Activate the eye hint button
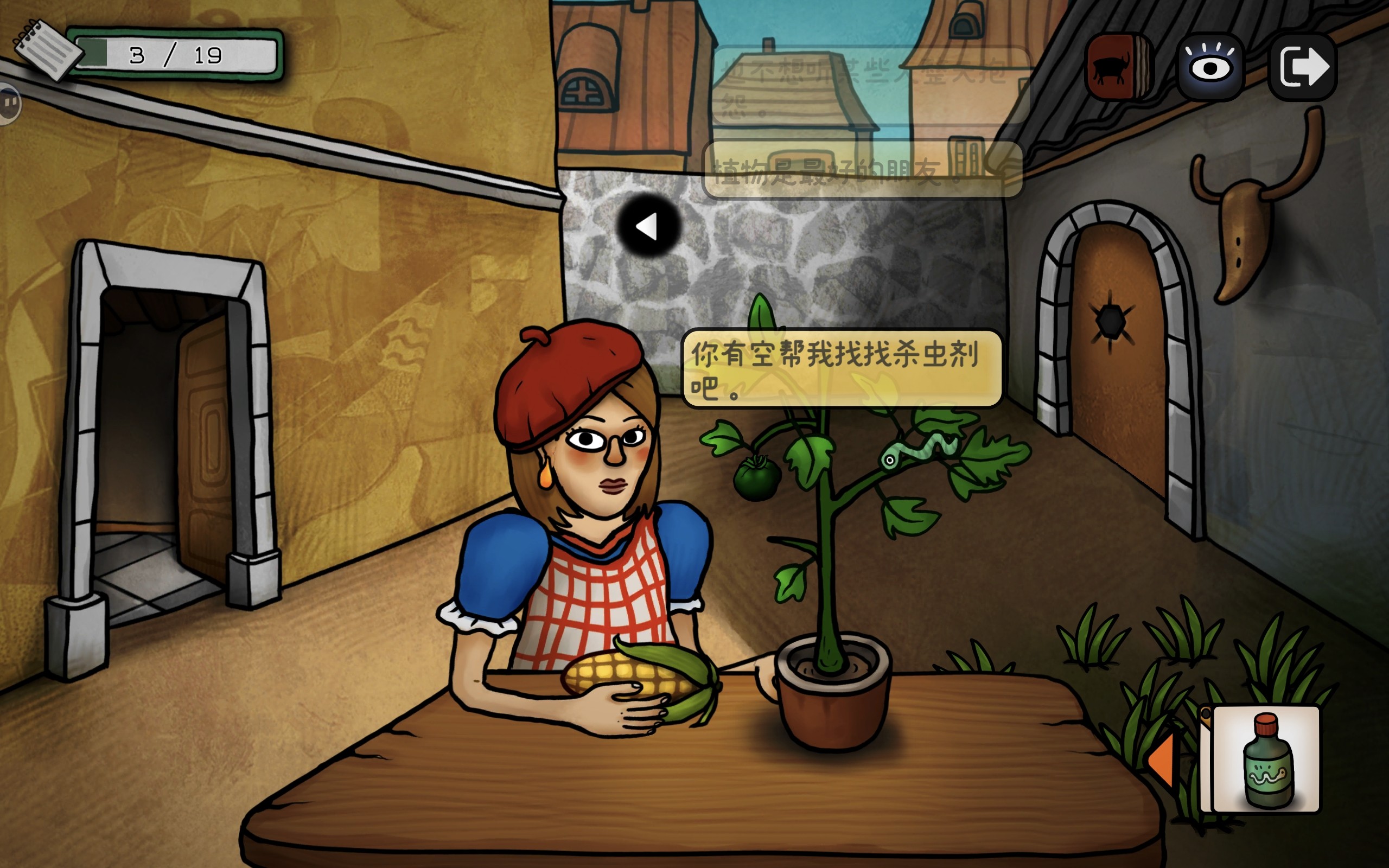This screenshot has width=1389, height=868. point(1210,67)
